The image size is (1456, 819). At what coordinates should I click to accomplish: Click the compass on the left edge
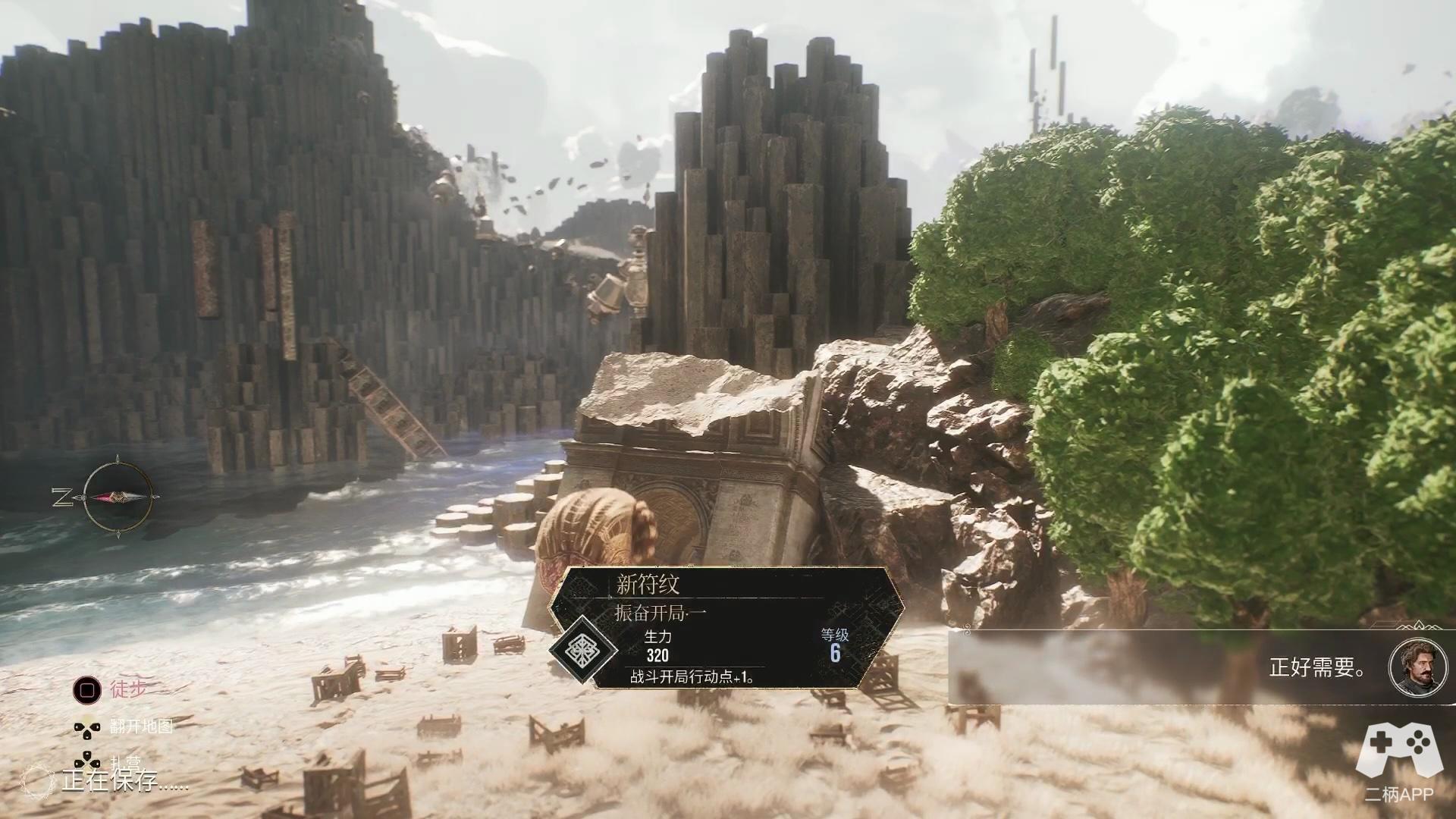(x=118, y=497)
